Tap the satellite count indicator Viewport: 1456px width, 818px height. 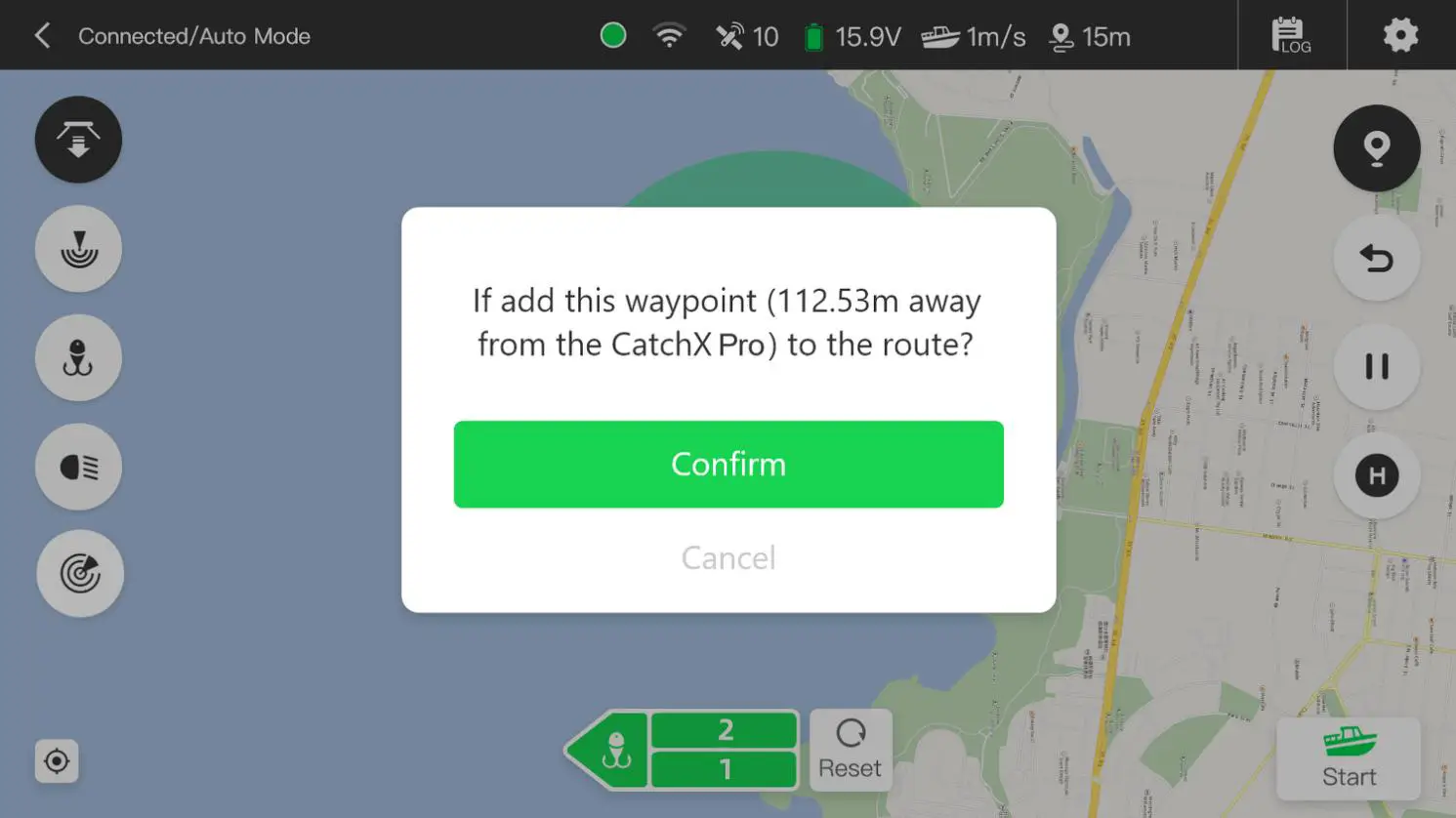[x=746, y=36]
